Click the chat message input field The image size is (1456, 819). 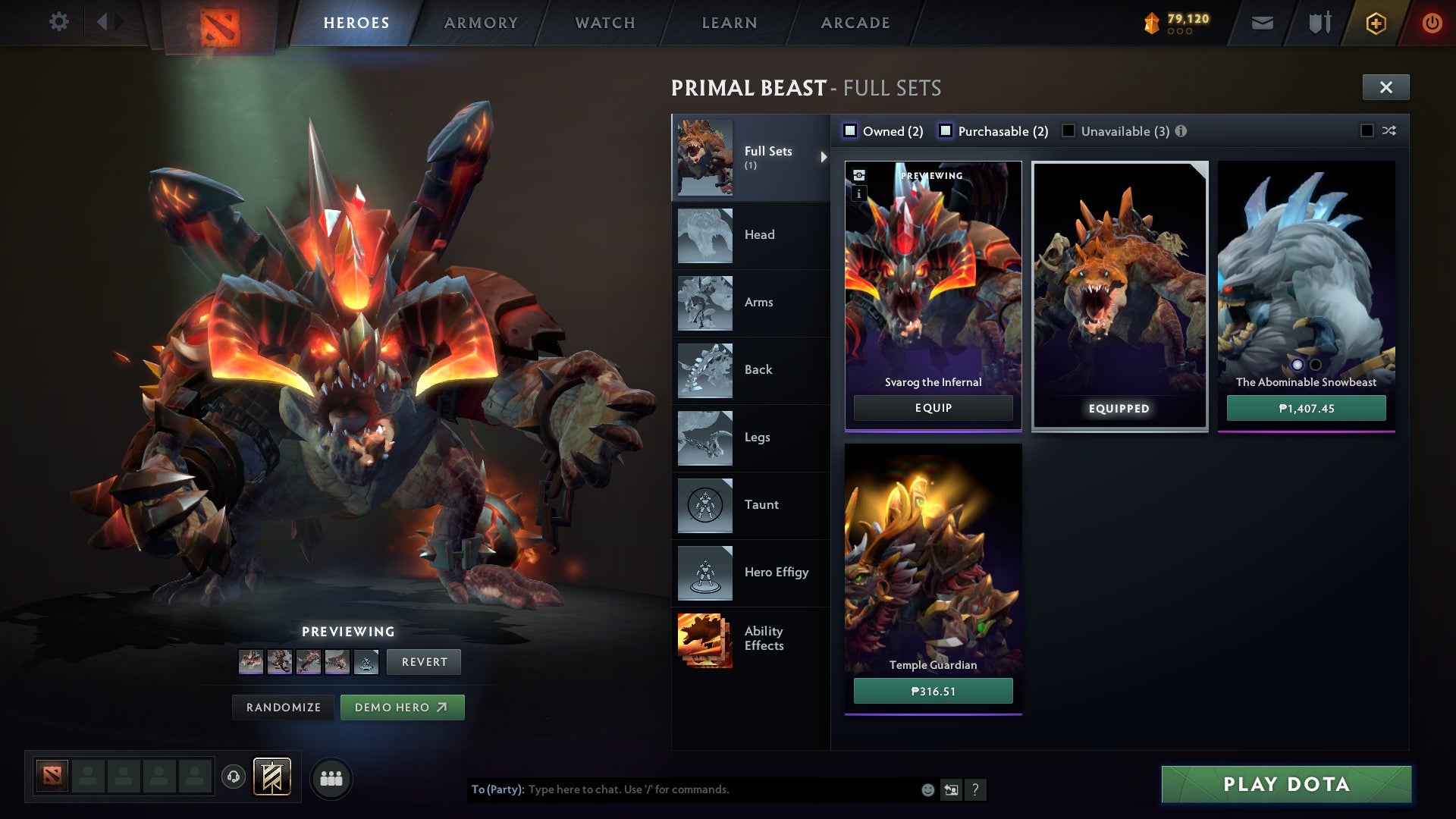click(x=682, y=789)
